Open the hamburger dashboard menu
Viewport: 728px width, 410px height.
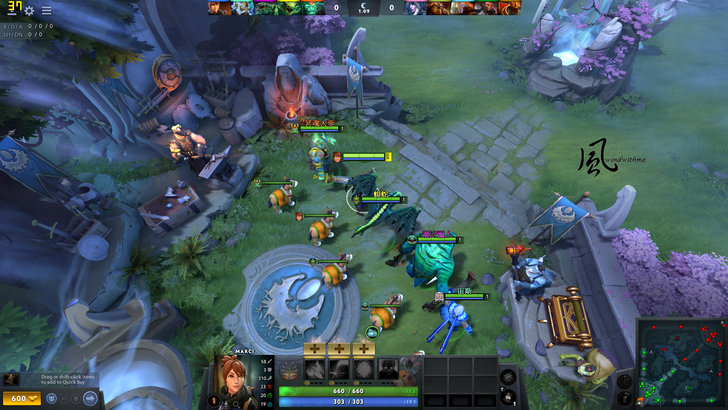46,10
